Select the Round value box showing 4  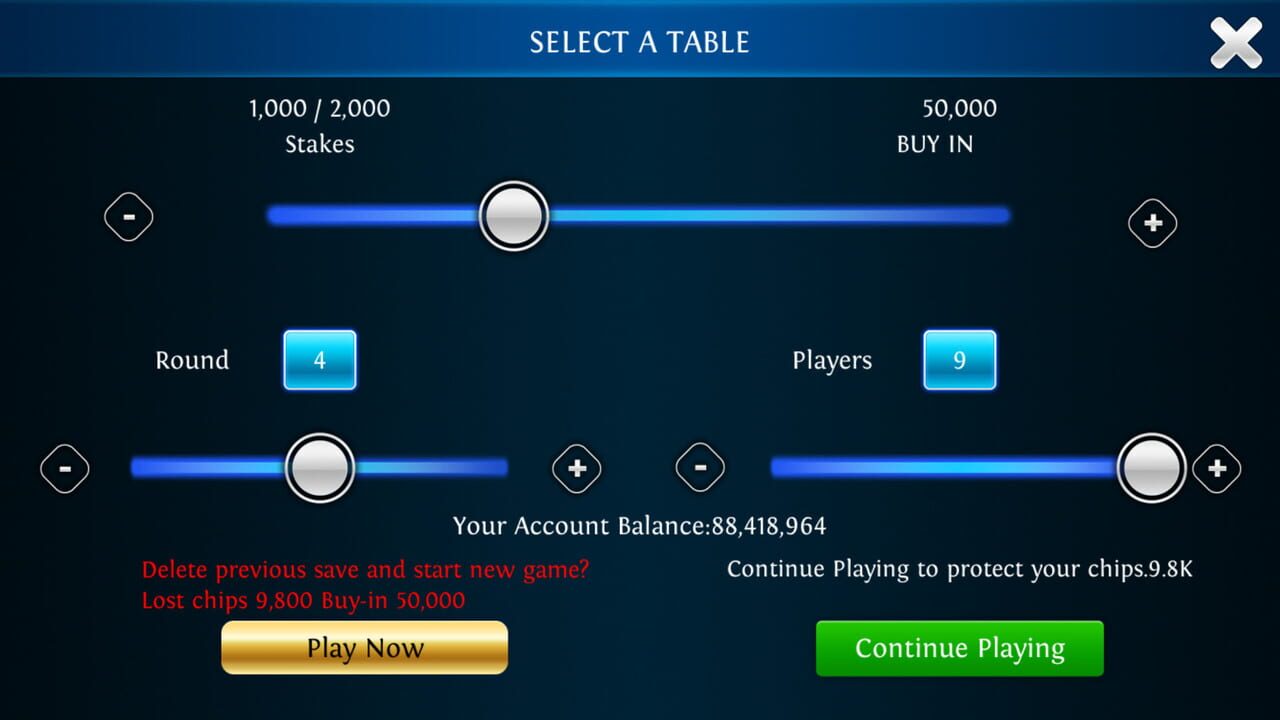(x=320, y=360)
